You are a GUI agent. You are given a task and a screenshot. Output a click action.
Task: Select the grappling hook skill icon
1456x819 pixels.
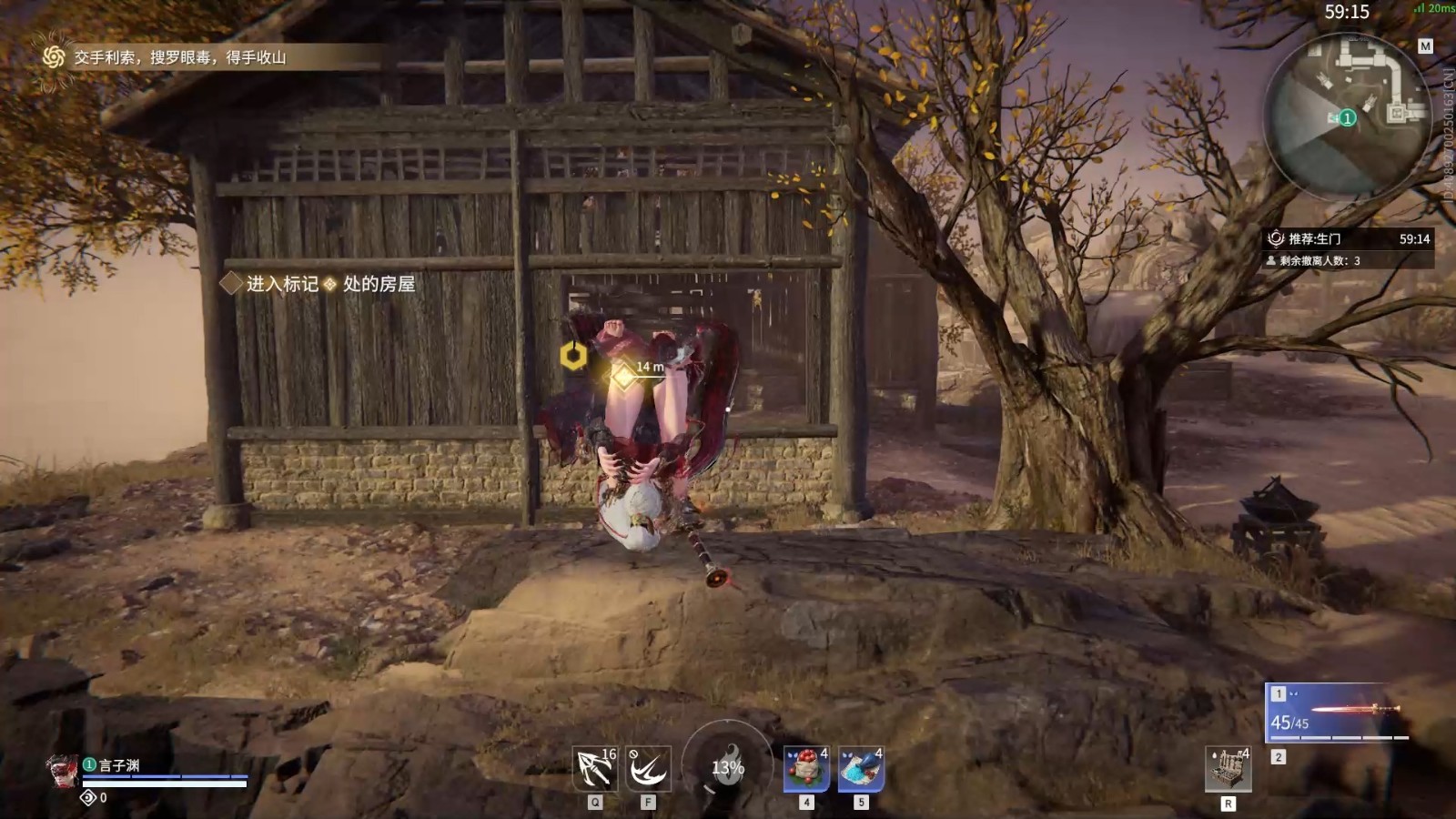coord(595,769)
